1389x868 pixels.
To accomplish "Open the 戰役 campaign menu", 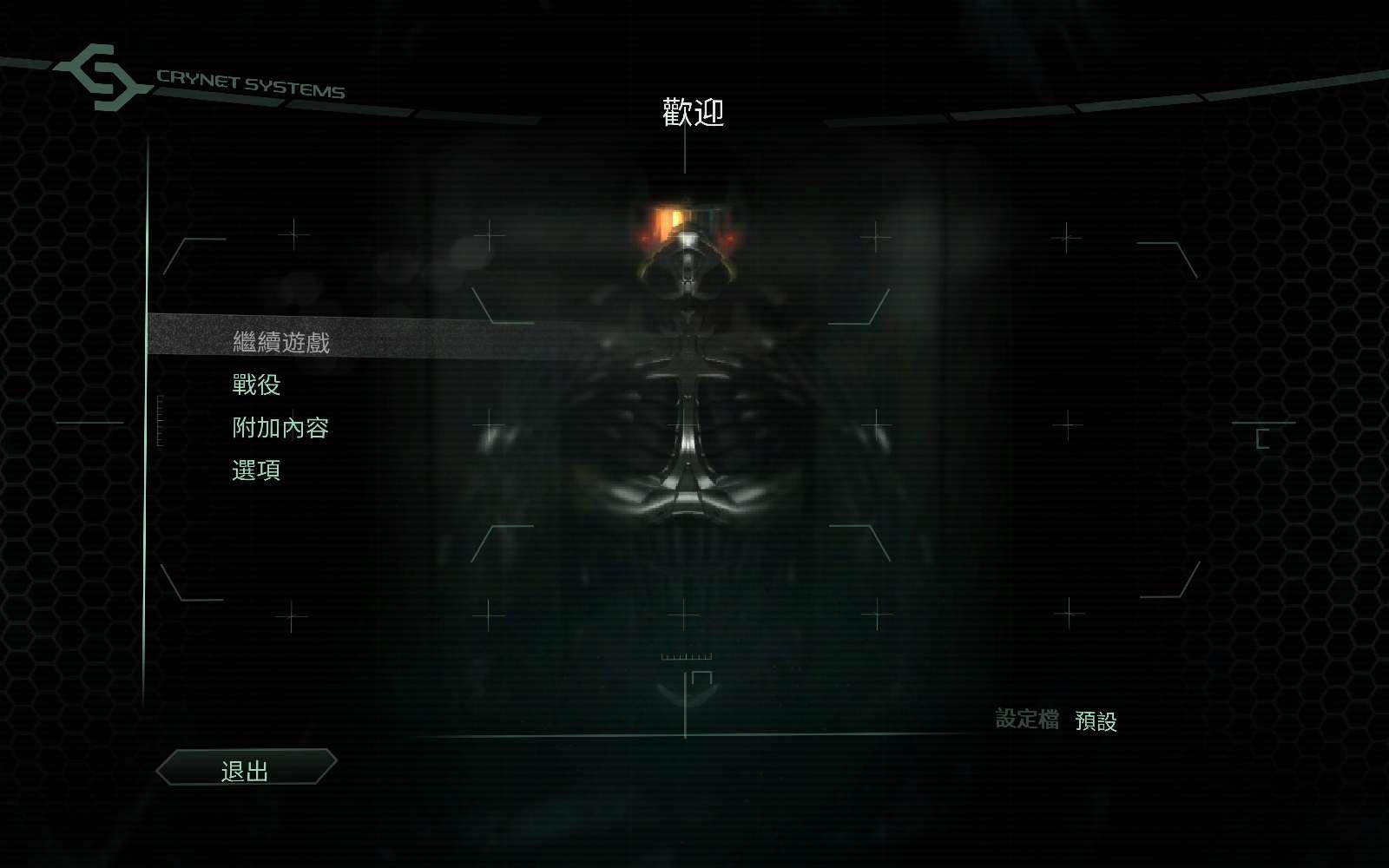I will 256,385.
